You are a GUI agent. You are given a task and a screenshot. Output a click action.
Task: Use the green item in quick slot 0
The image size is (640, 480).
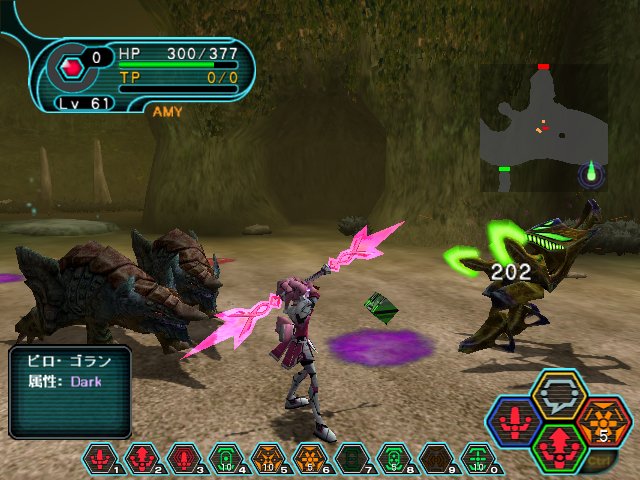pos(477,459)
